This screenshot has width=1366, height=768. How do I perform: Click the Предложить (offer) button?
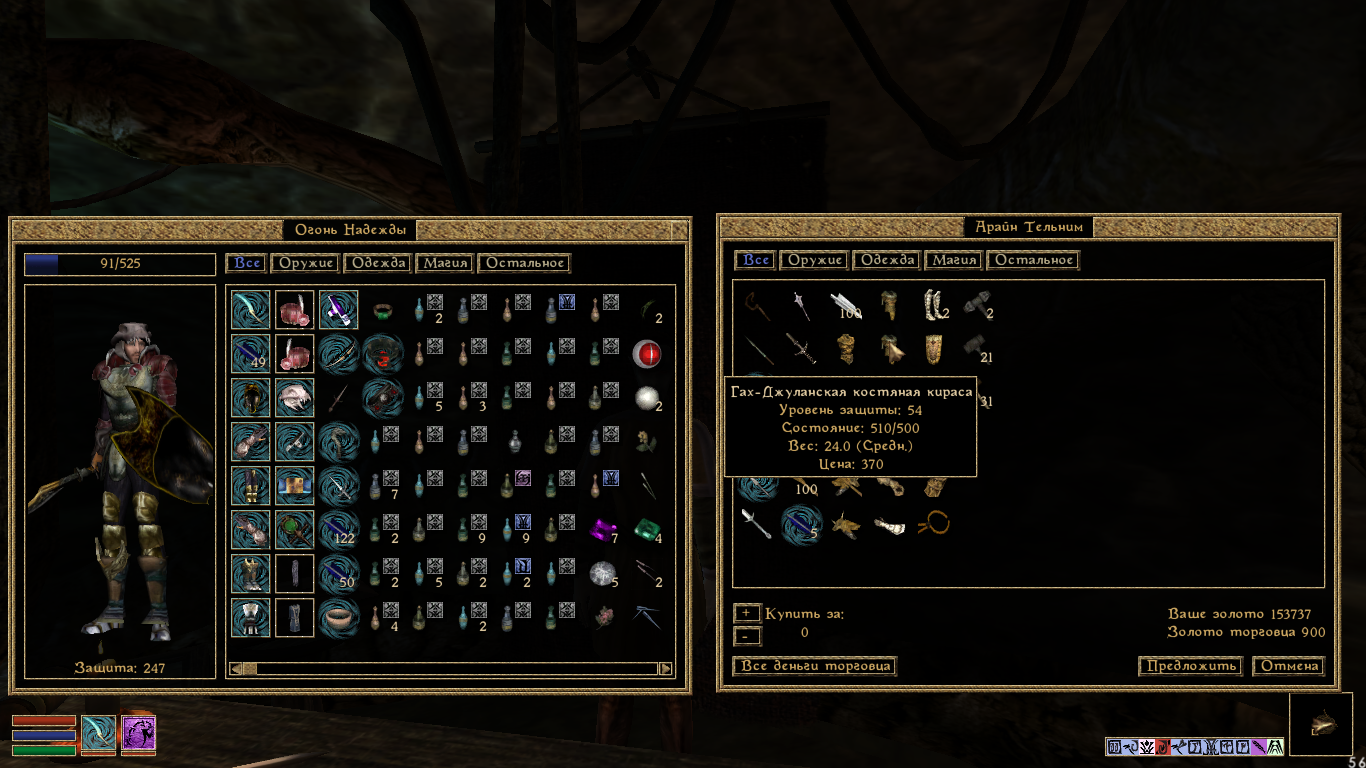(x=1190, y=666)
